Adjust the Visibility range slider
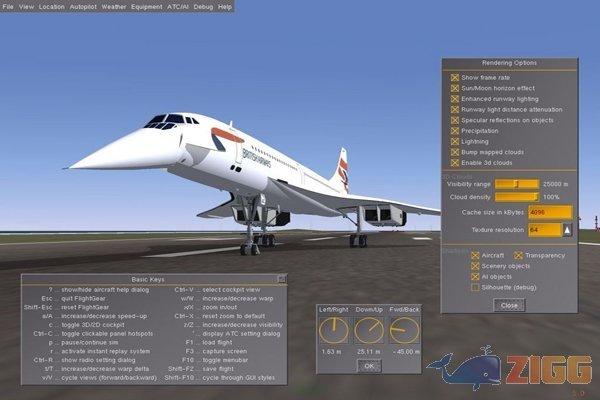The width and height of the screenshot is (600, 400). [516, 184]
